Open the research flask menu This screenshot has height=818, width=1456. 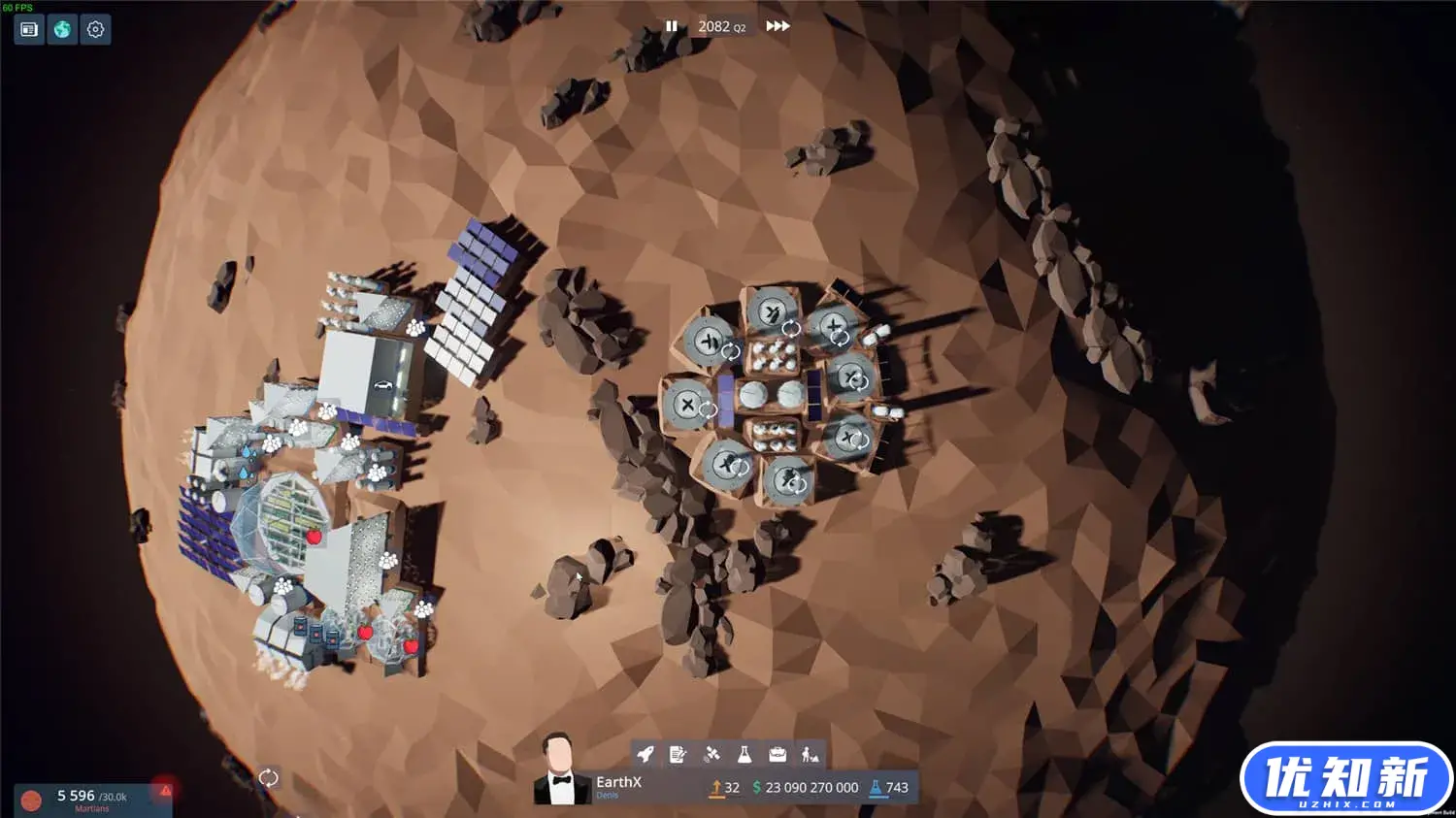(745, 754)
